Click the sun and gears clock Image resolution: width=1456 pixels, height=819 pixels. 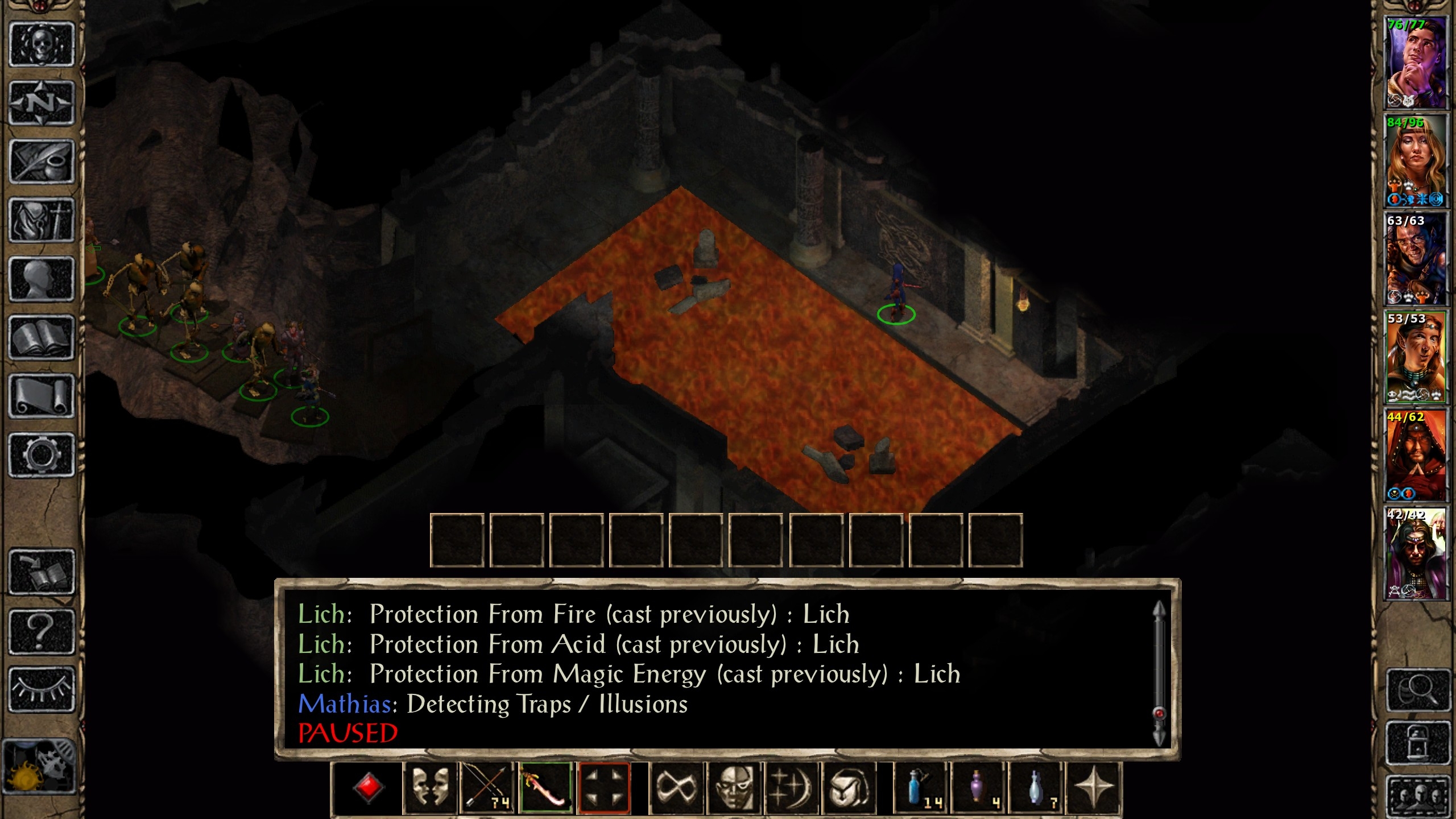(x=39, y=766)
